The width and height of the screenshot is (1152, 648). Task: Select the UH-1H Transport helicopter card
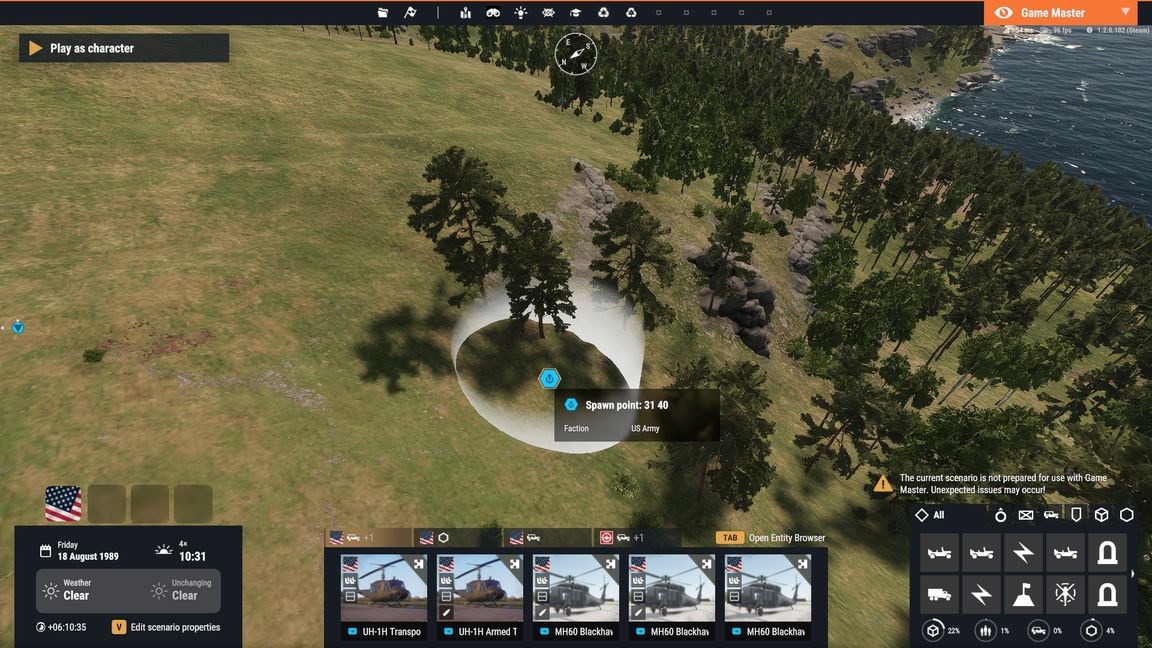383,597
